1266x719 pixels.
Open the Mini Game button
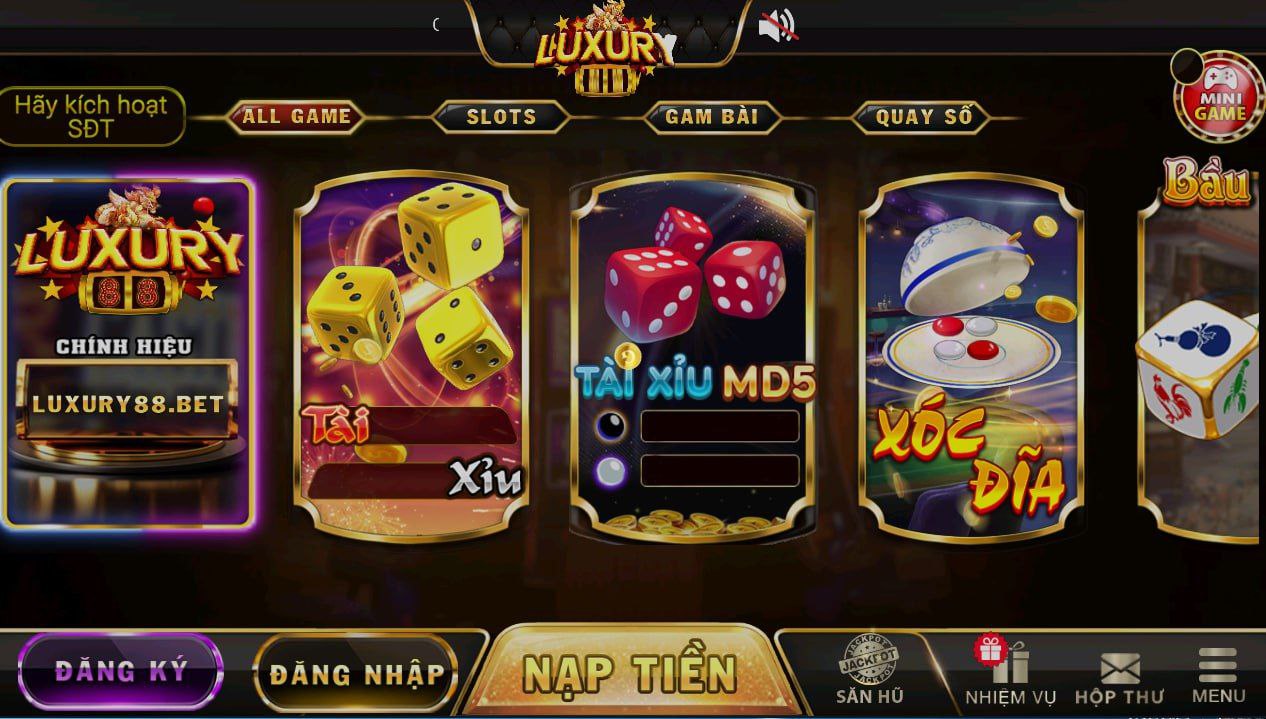click(x=1219, y=97)
